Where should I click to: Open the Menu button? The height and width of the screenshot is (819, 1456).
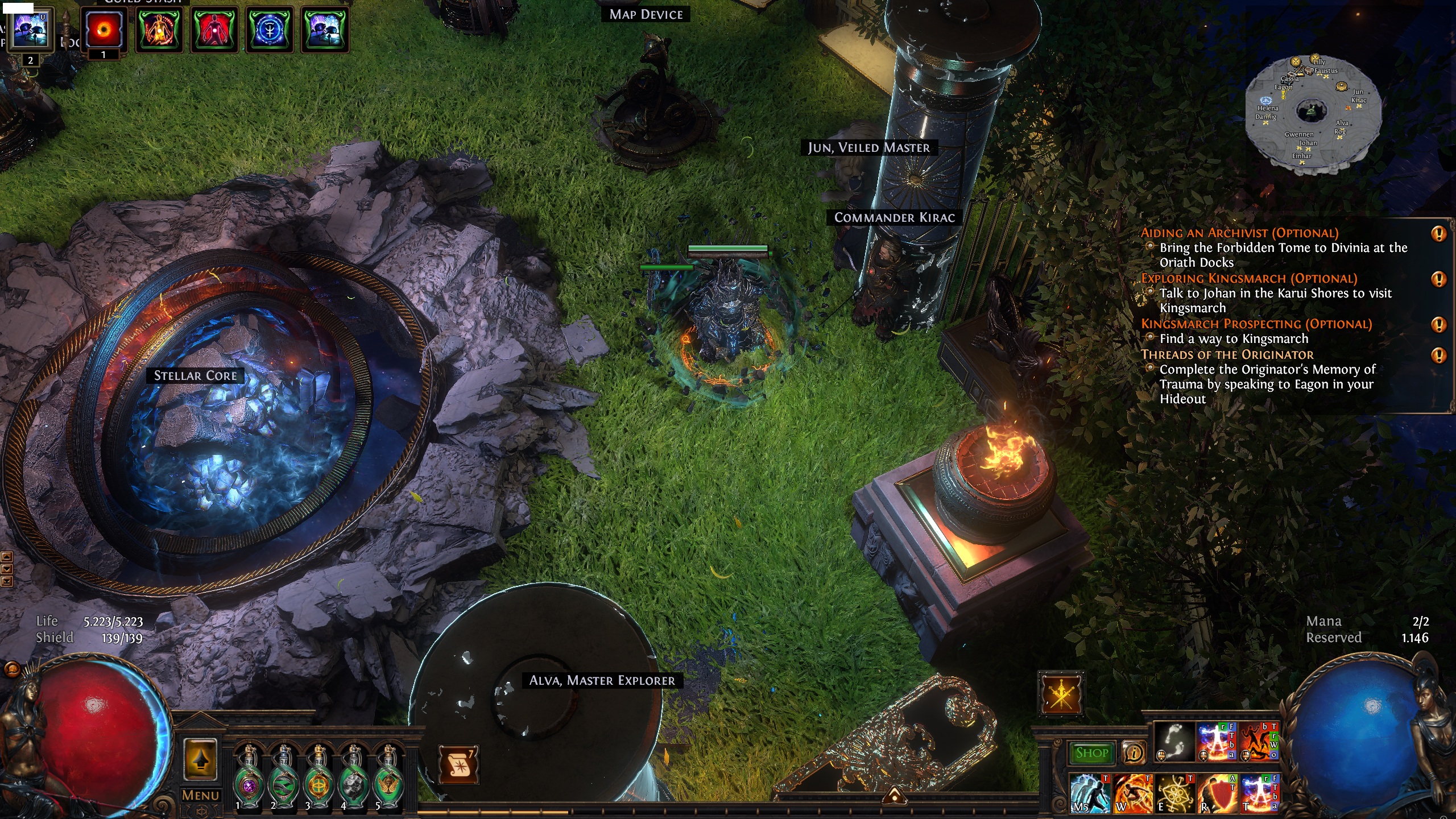tap(200, 795)
